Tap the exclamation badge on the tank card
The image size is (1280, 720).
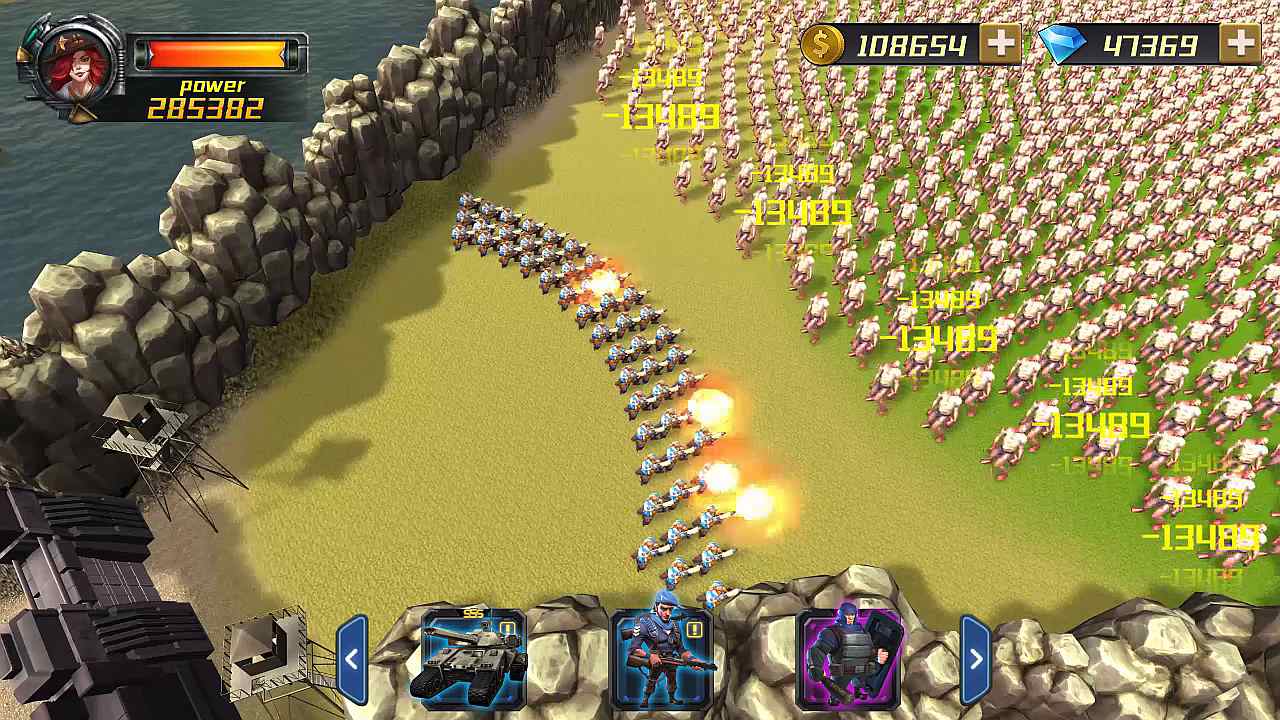pyautogui.click(x=508, y=629)
